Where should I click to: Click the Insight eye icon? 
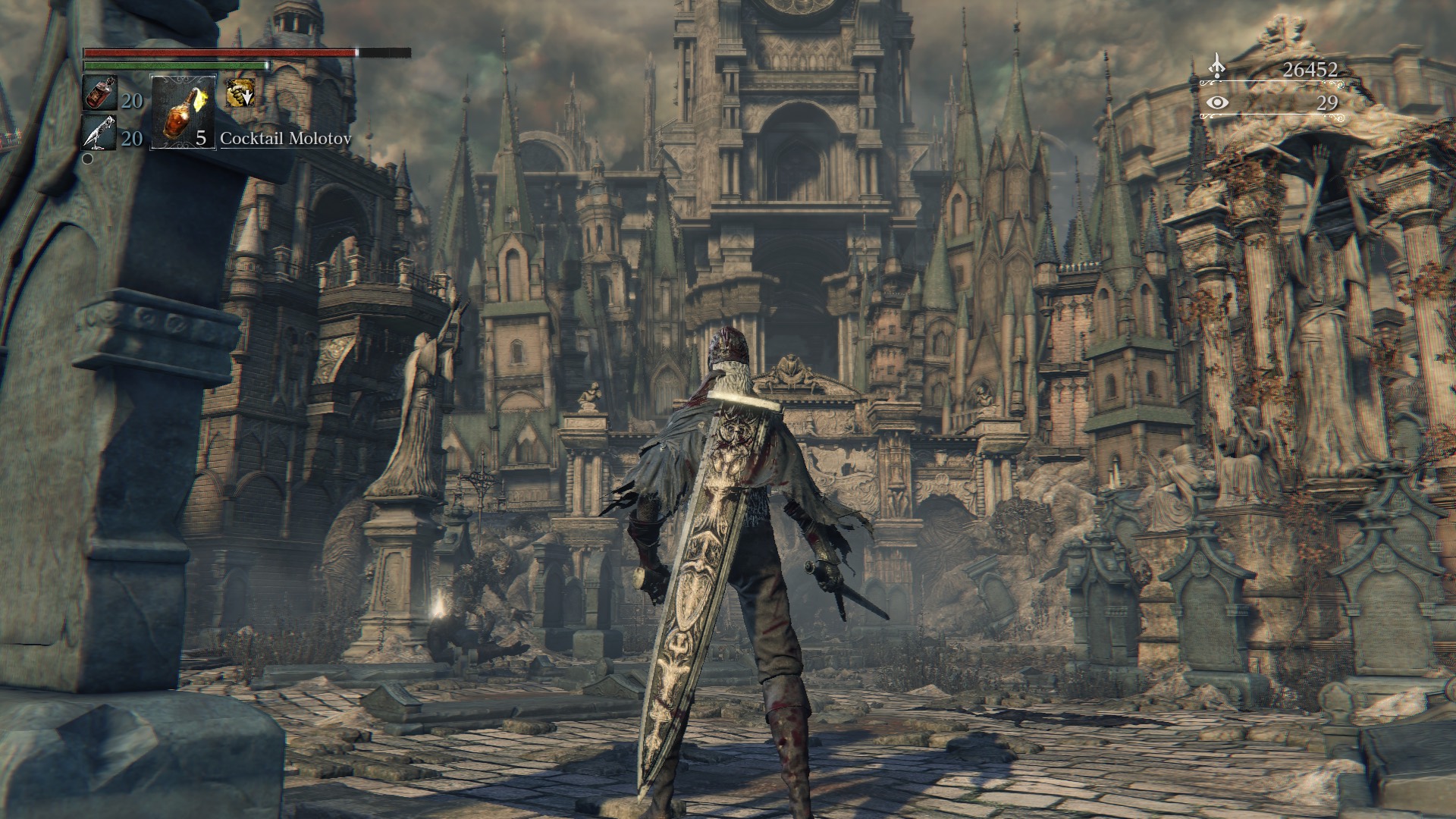point(1216,102)
